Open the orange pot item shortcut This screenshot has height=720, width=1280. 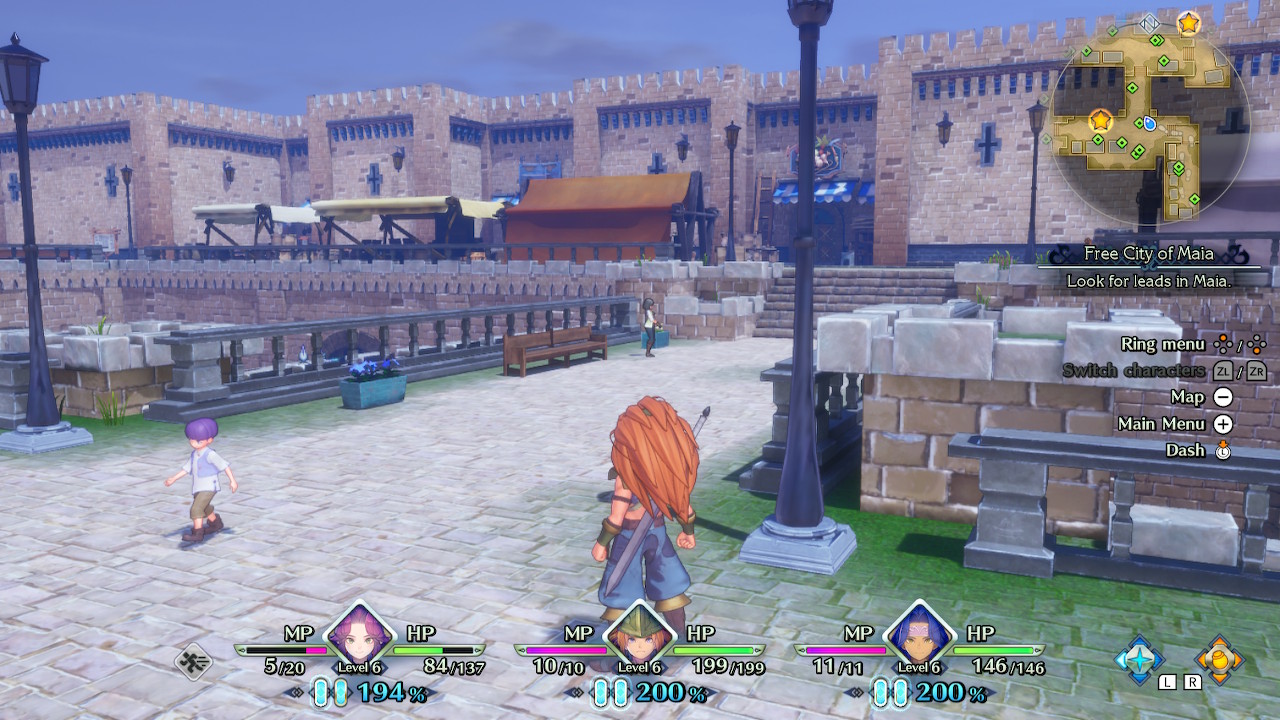click(1219, 659)
